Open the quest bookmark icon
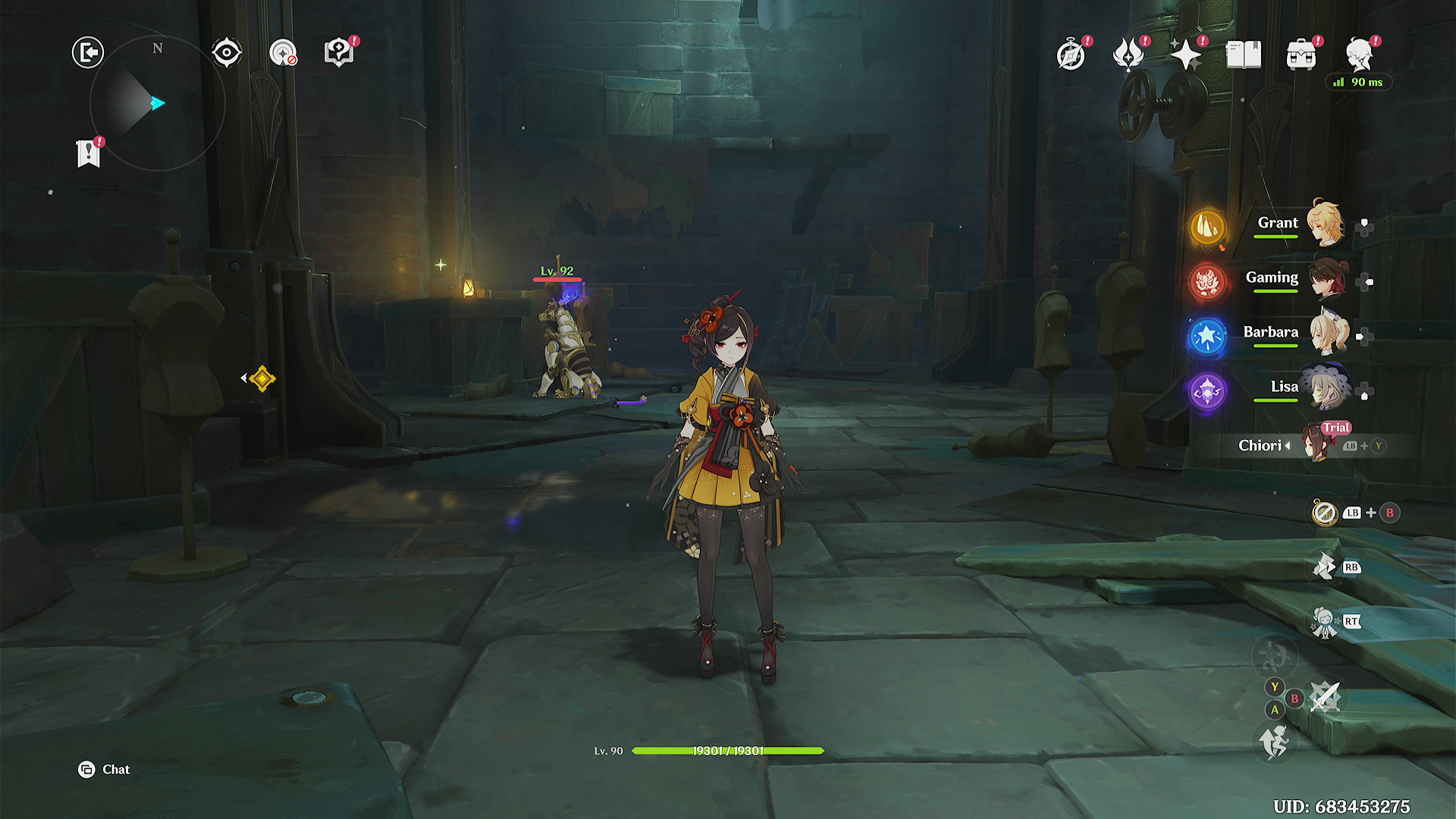This screenshot has width=1456, height=819. [x=89, y=153]
